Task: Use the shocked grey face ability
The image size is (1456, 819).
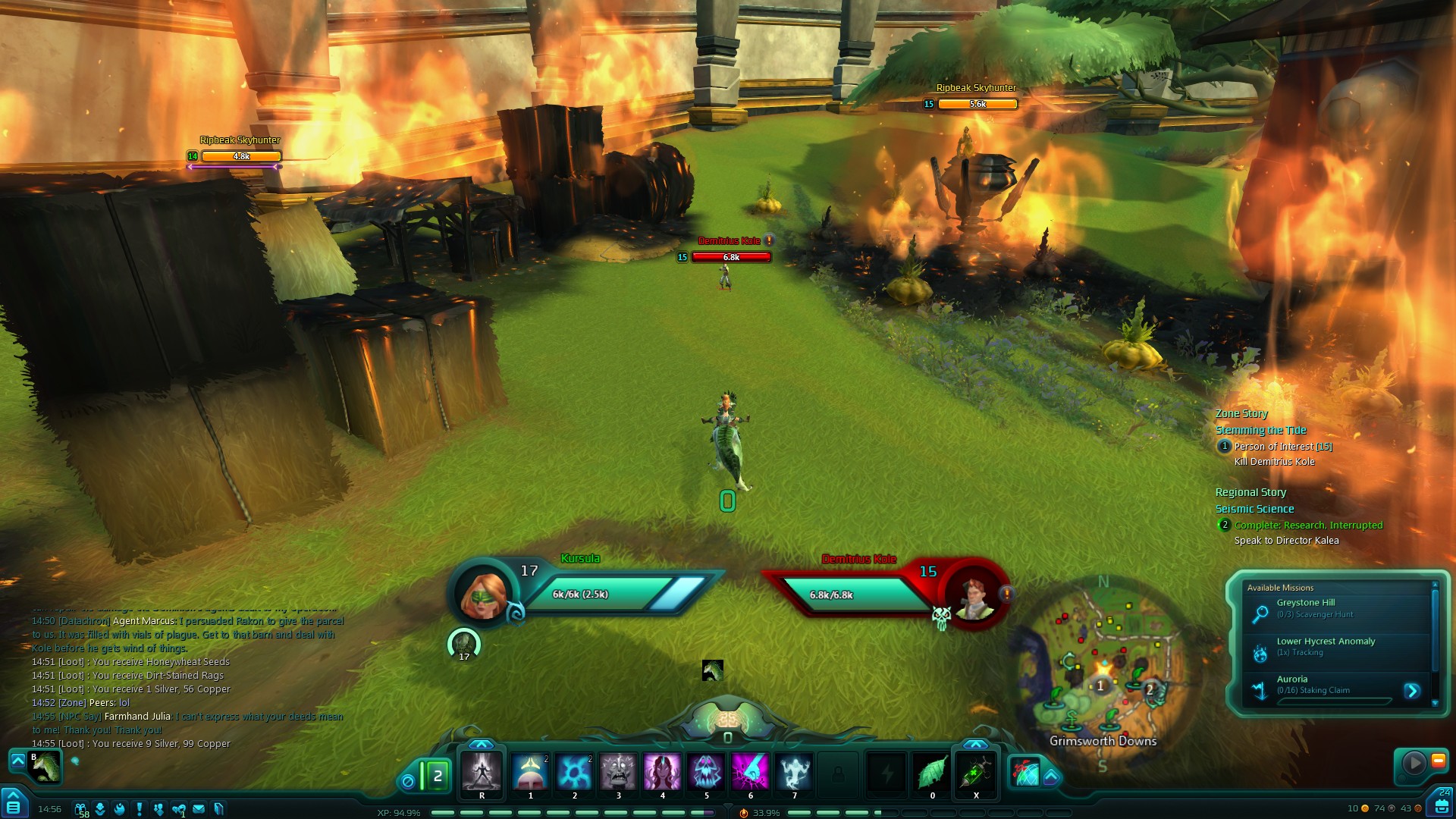Action: point(618,772)
